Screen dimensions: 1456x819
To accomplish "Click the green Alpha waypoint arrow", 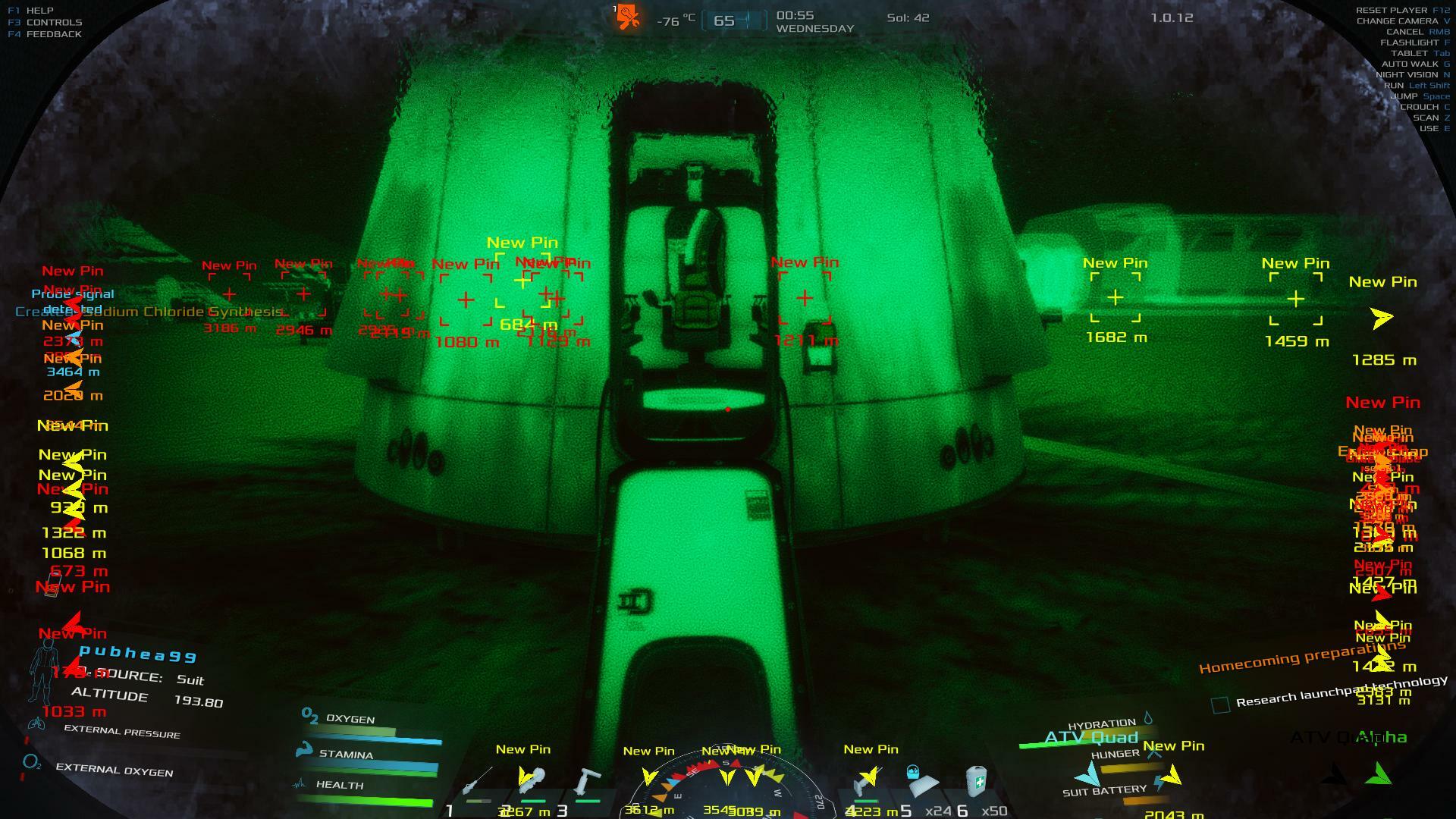I will 1380,773.
